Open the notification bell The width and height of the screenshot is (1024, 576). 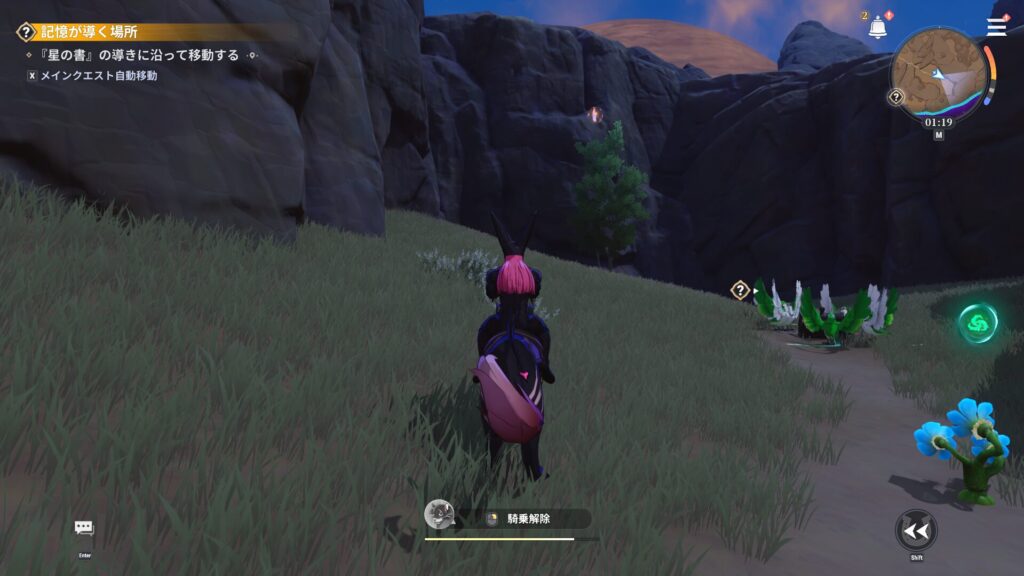click(878, 27)
